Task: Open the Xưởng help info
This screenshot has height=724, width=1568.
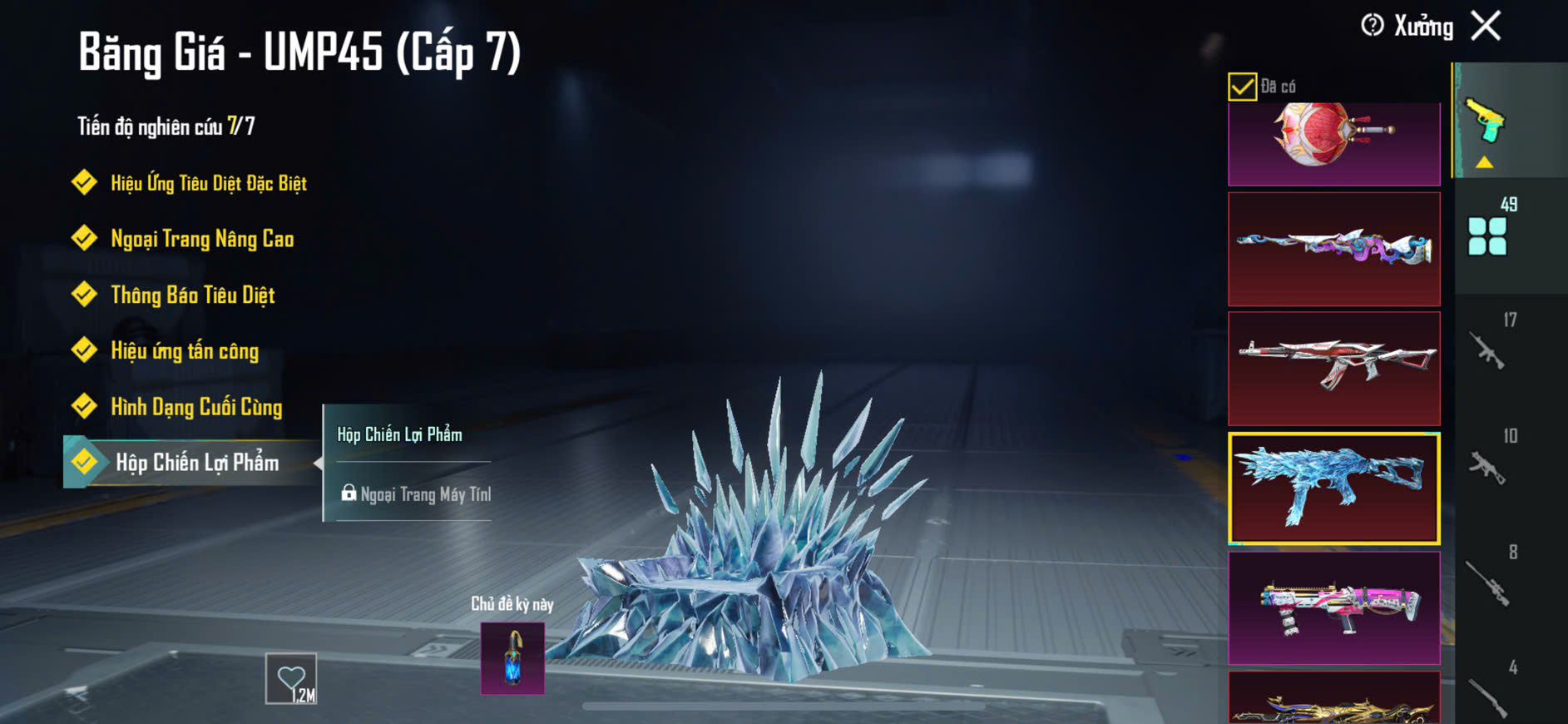Action: (x=1373, y=26)
